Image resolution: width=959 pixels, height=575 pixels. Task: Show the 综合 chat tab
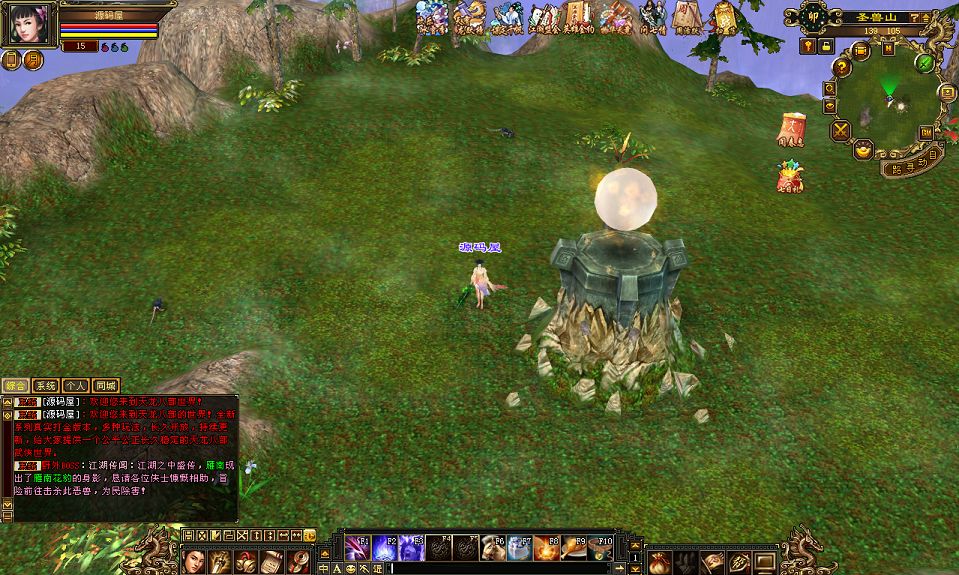click(x=16, y=385)
